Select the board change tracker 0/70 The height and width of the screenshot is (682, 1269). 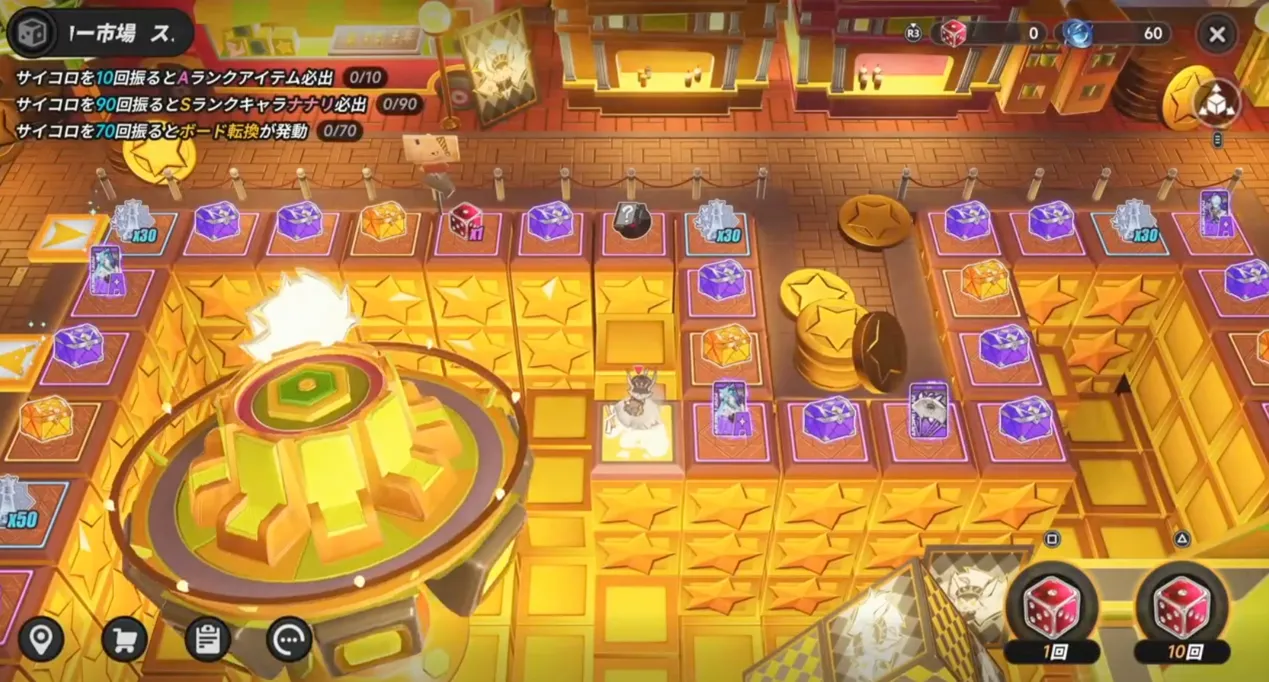339,131
